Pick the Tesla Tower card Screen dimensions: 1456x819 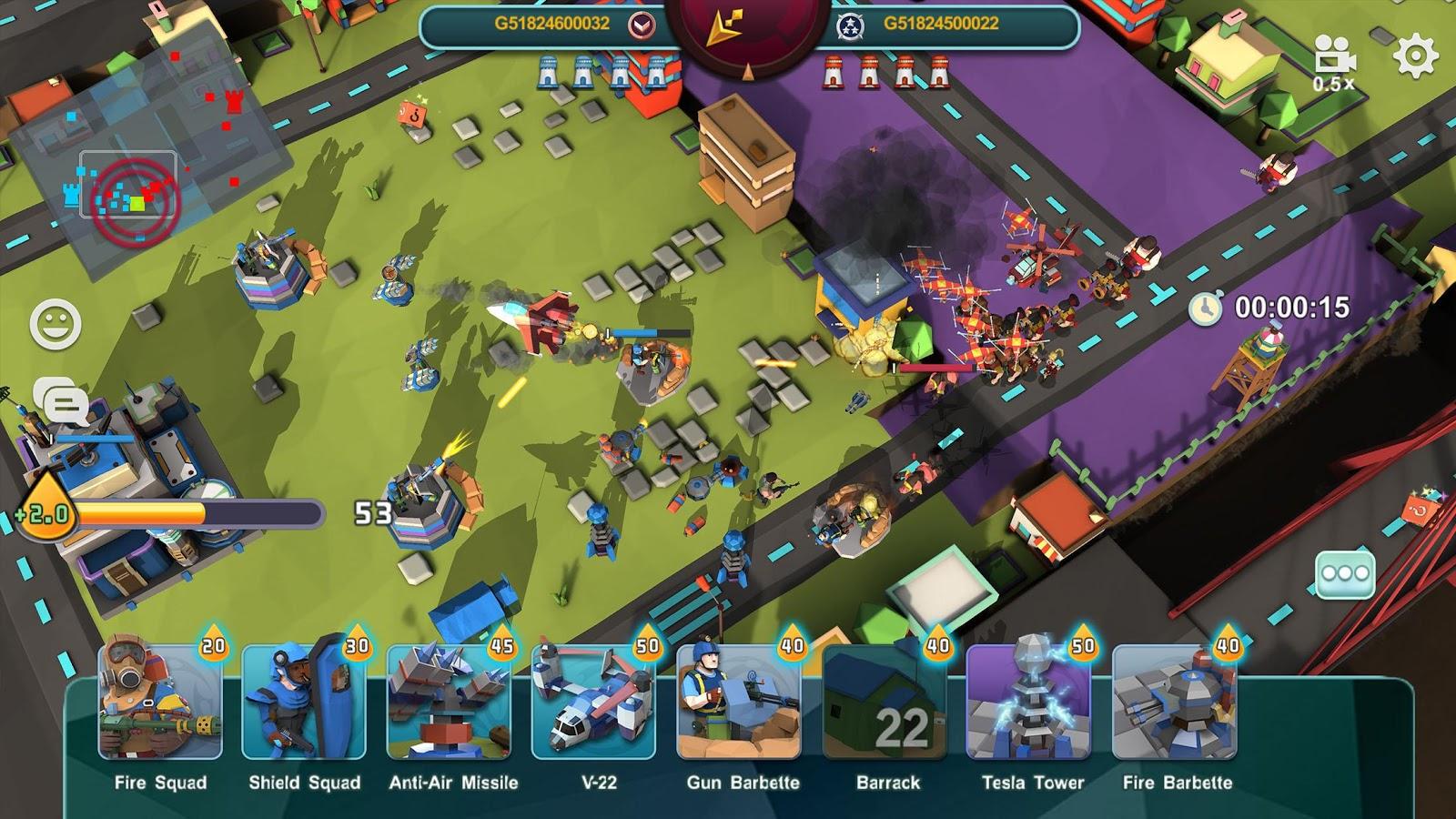(1030, 702)
